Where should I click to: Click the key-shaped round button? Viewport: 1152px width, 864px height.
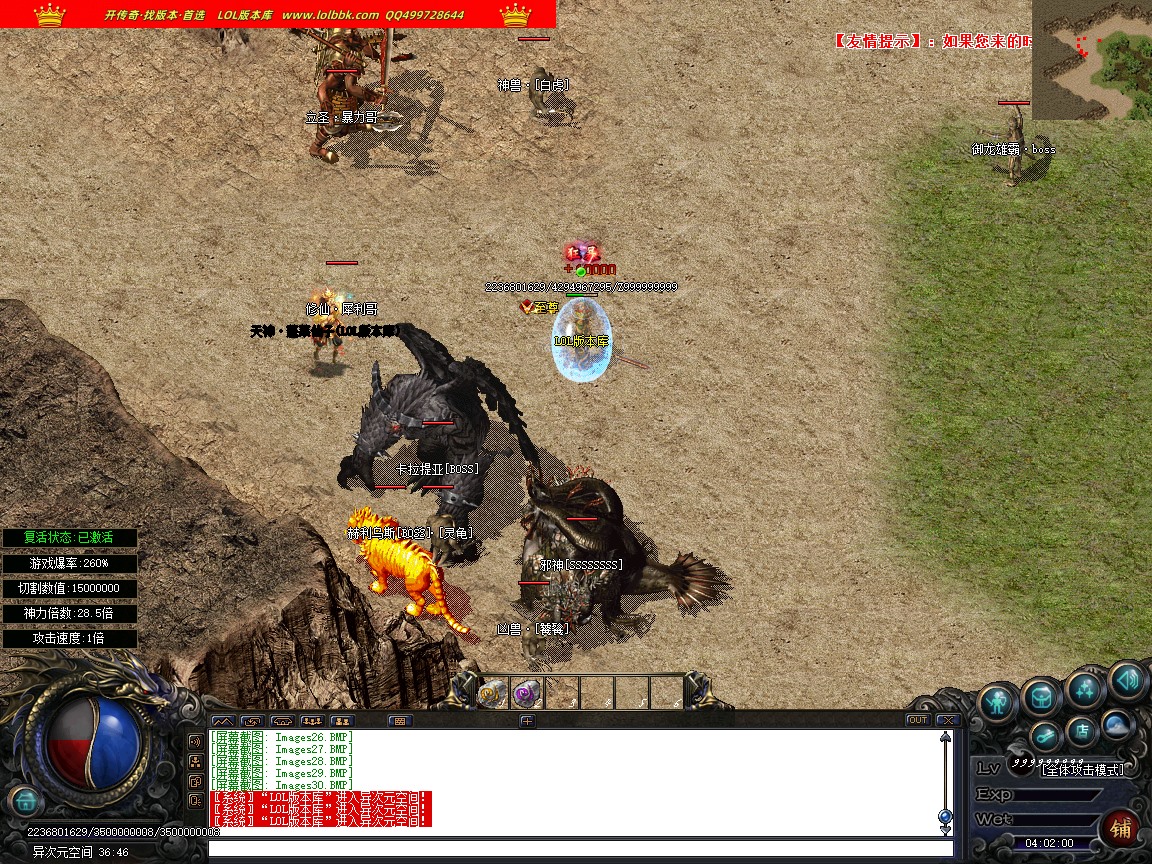point(1045,738)
